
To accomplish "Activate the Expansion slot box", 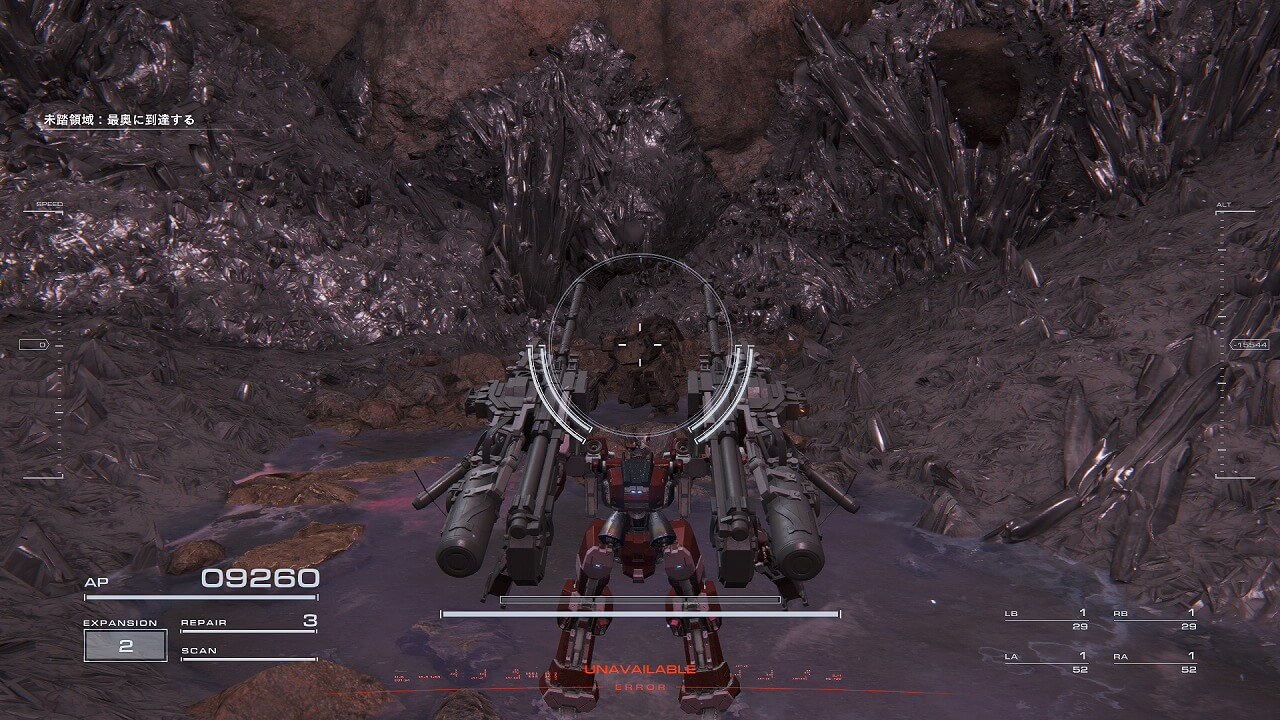I will click(x=125, y=646).
